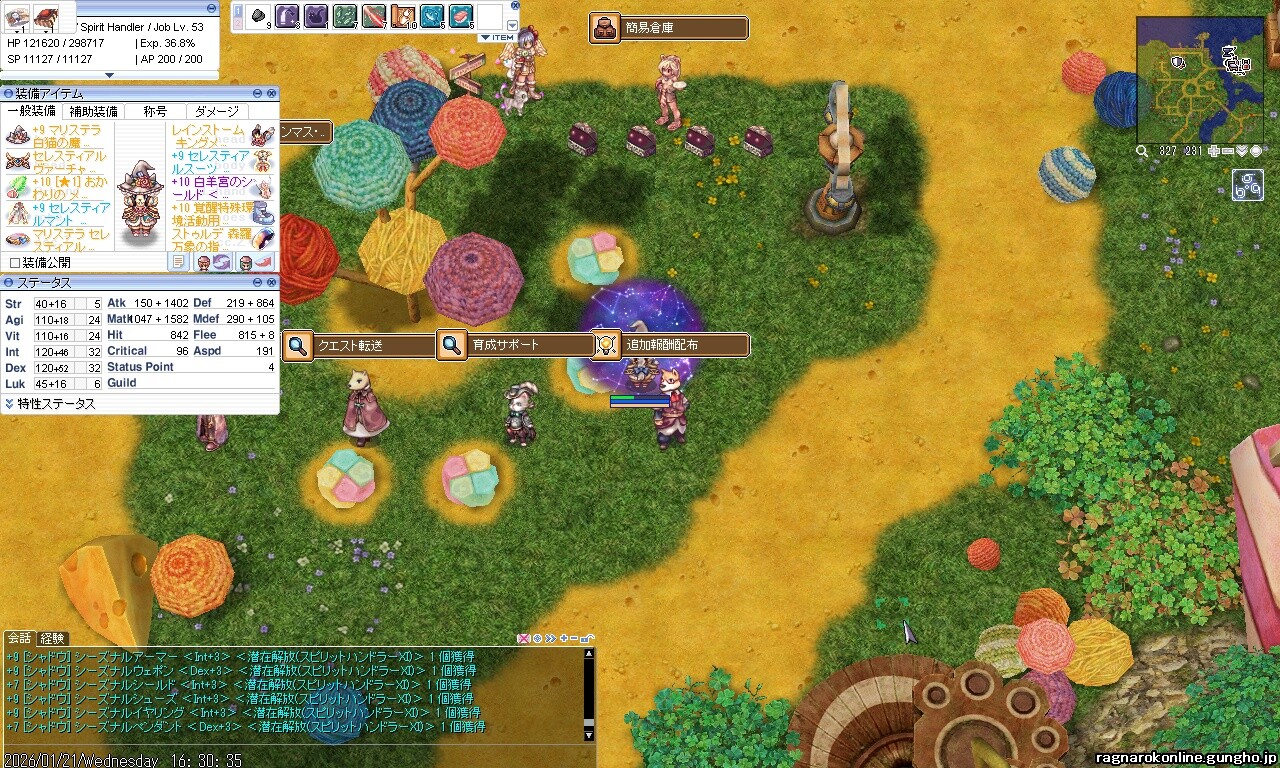Select the 会話 chat tab

pyautogui.click(x=19, y=638)
